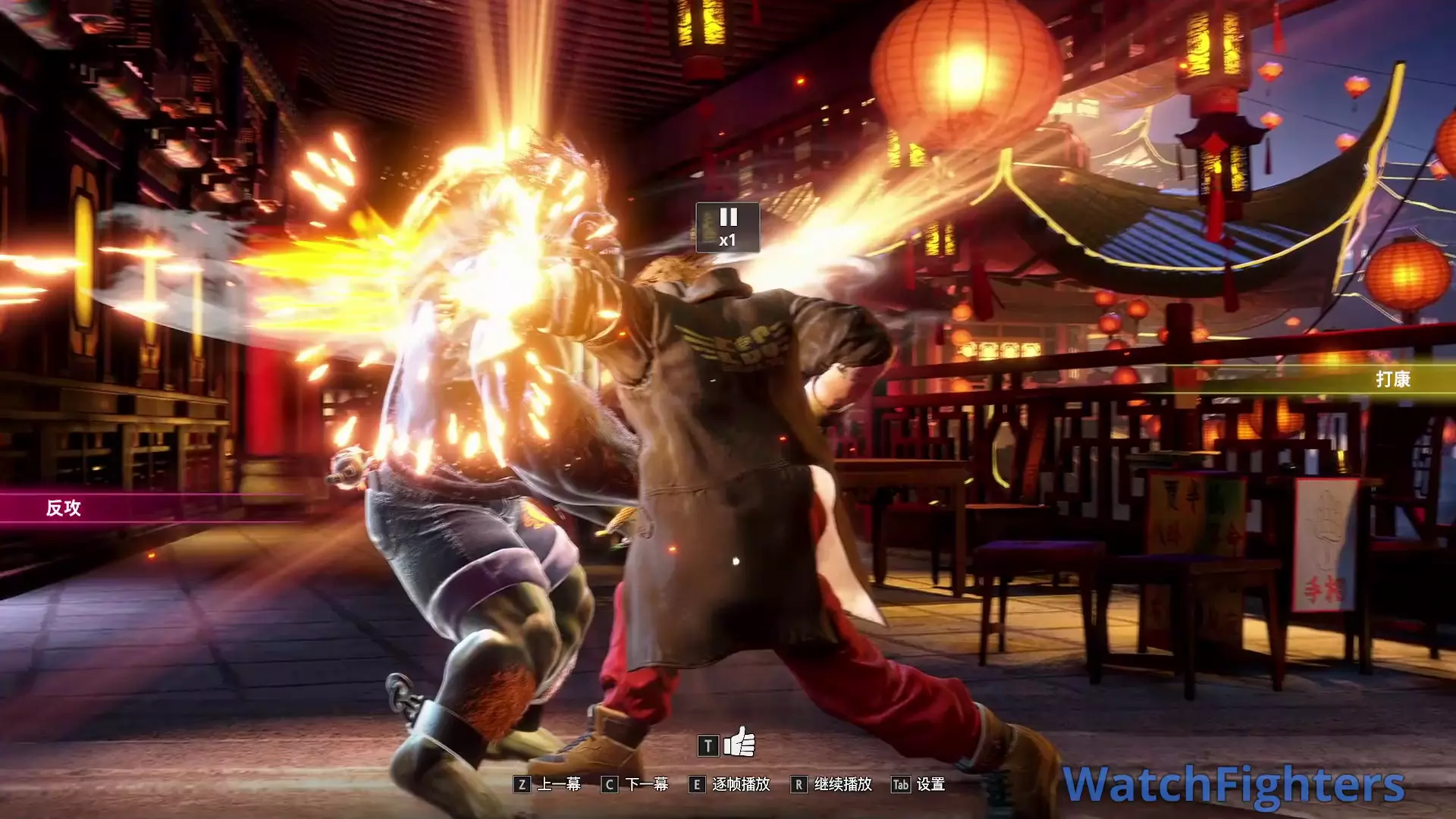This screenshot has height=819, width=1456.
Task: Click the pause indicator showing x1 speed
Action: (x=727, y=227)
